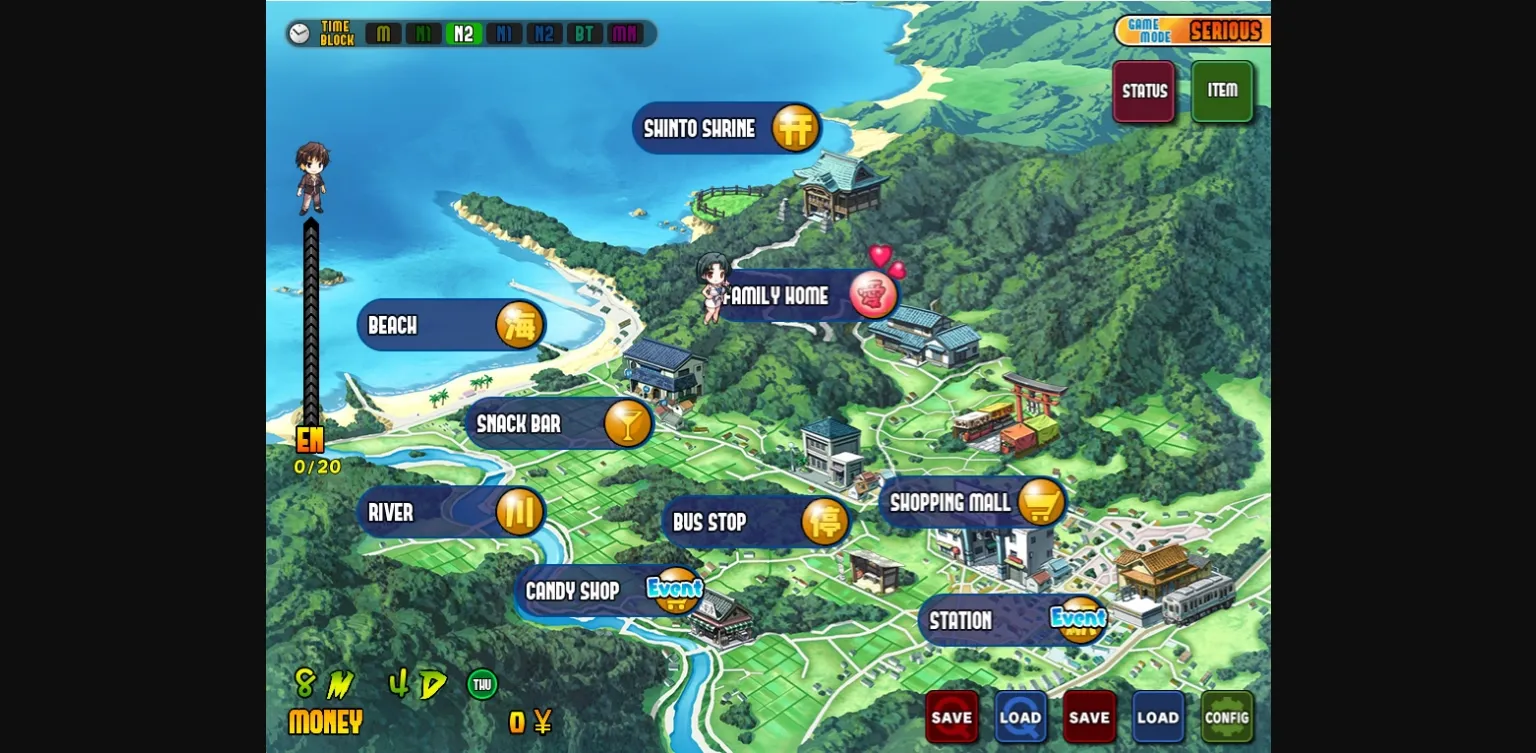
Task: Open the Config settings
Action: coord(1227,717)
